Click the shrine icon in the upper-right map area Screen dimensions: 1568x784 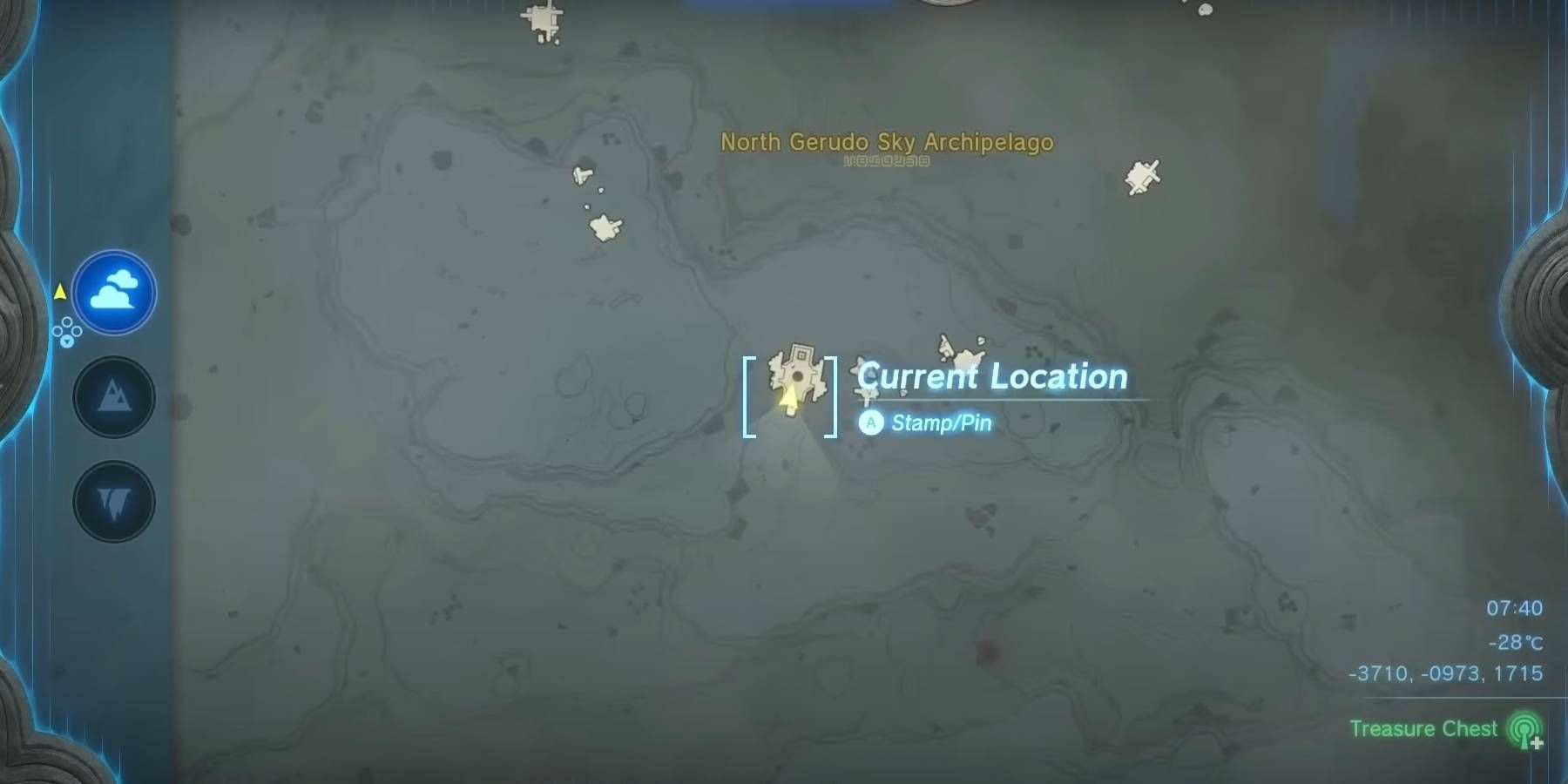pos(1143,177)
